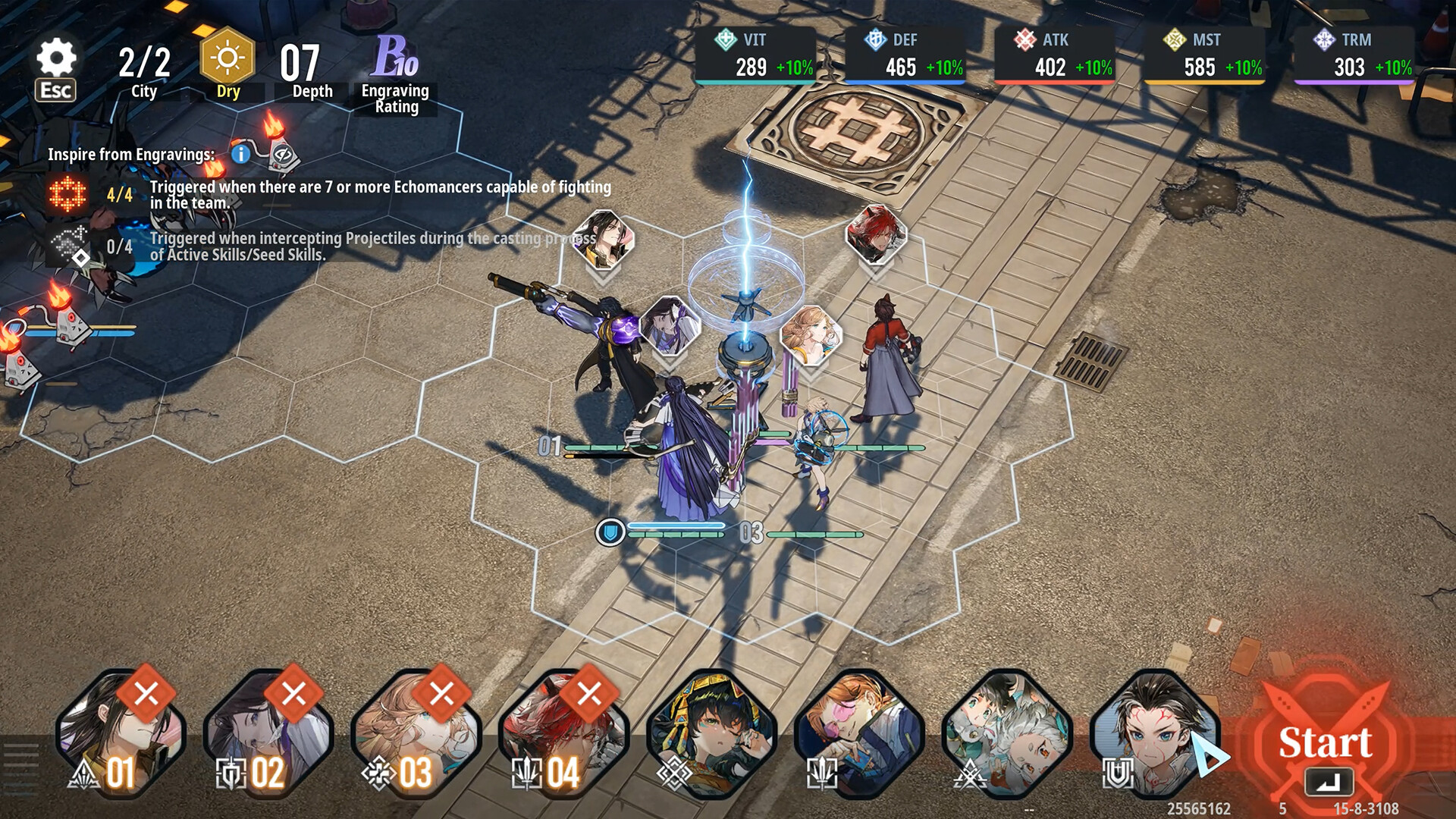Image resolution: width=1456 pixels, height=819 pixels.
Task: Click the MST stat icon
Action: 1175,39
